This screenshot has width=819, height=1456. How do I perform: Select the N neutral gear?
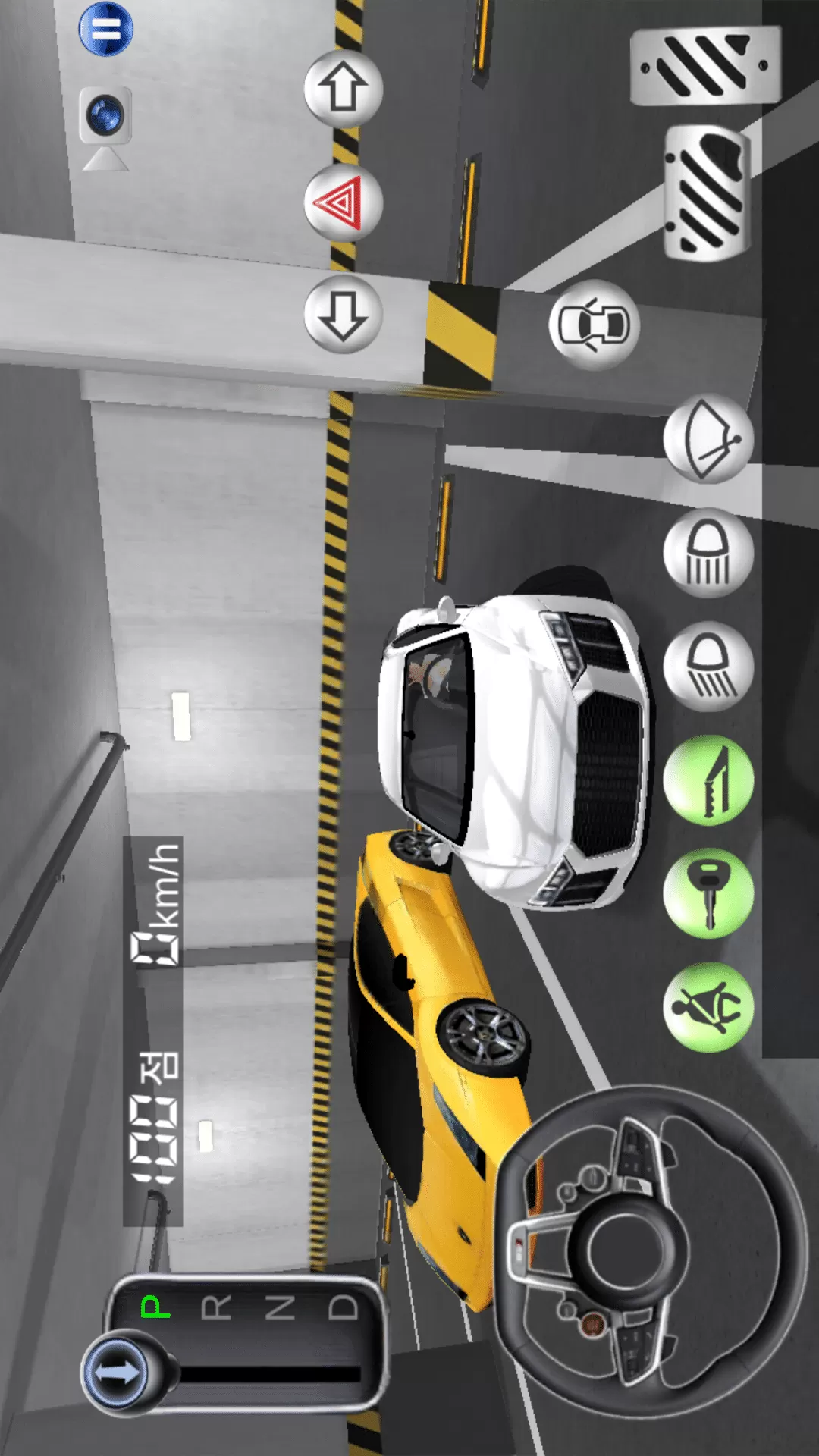[x=280, y=1307]
